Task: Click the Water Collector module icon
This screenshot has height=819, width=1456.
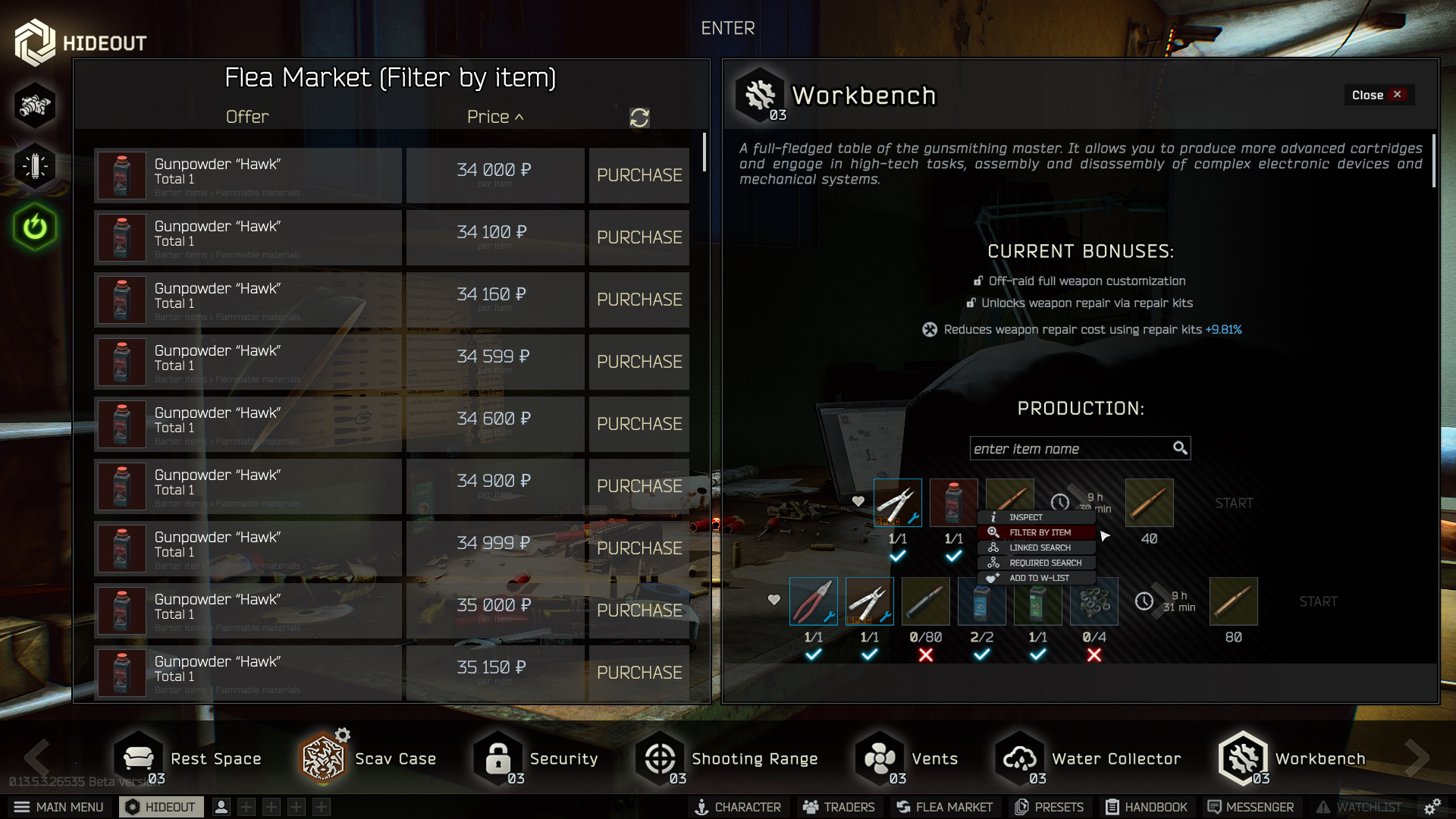Action: 1020,758
